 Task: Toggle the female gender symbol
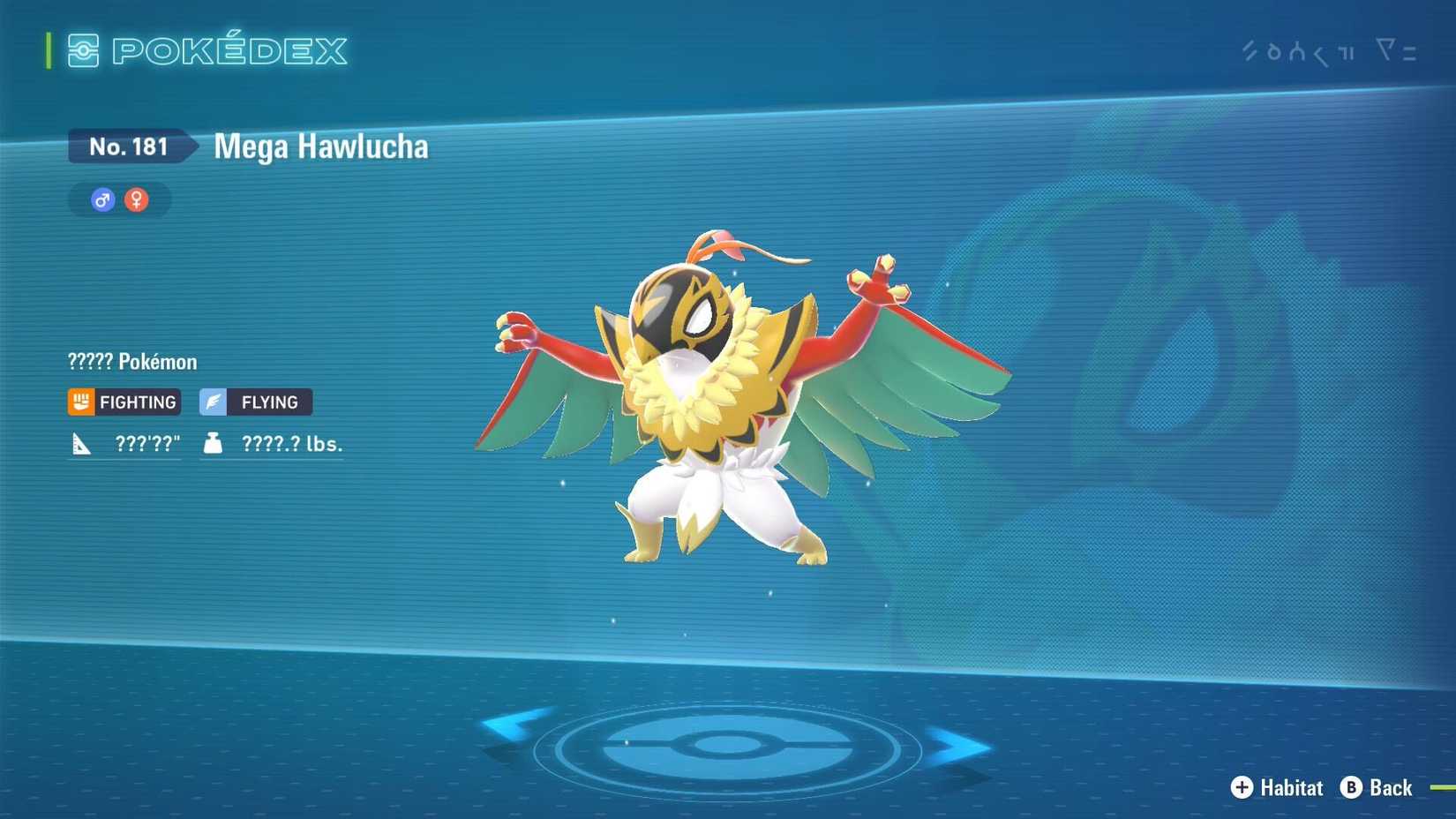click(137, 199)
